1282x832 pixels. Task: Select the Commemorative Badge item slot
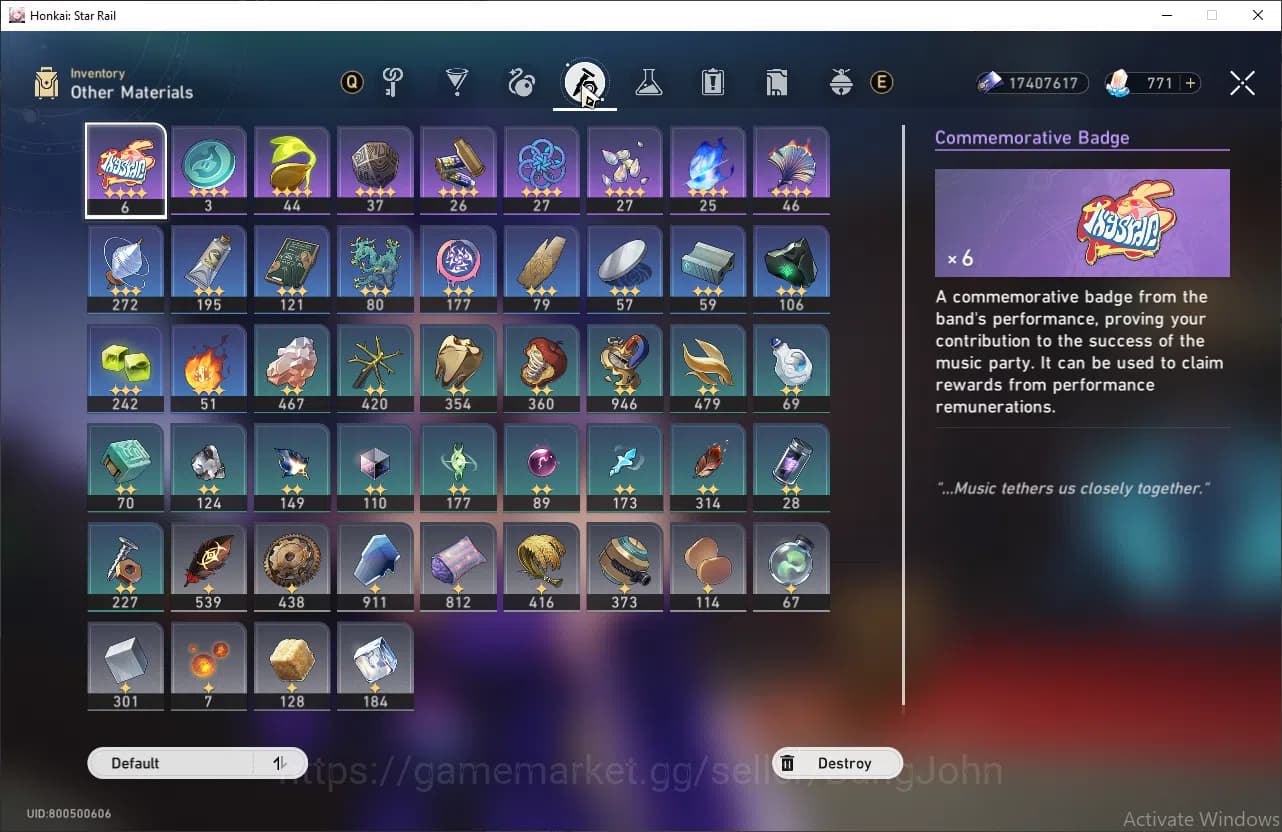(x=126, y=169)
